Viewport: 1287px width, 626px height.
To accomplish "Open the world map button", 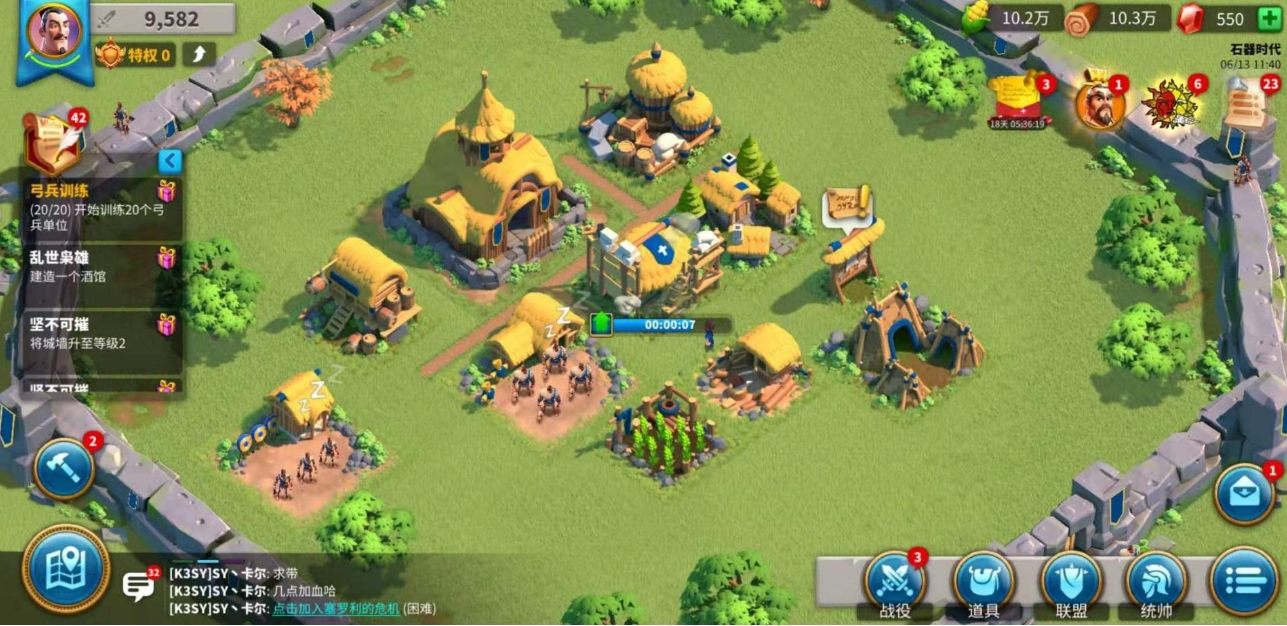I will (65, 568).
